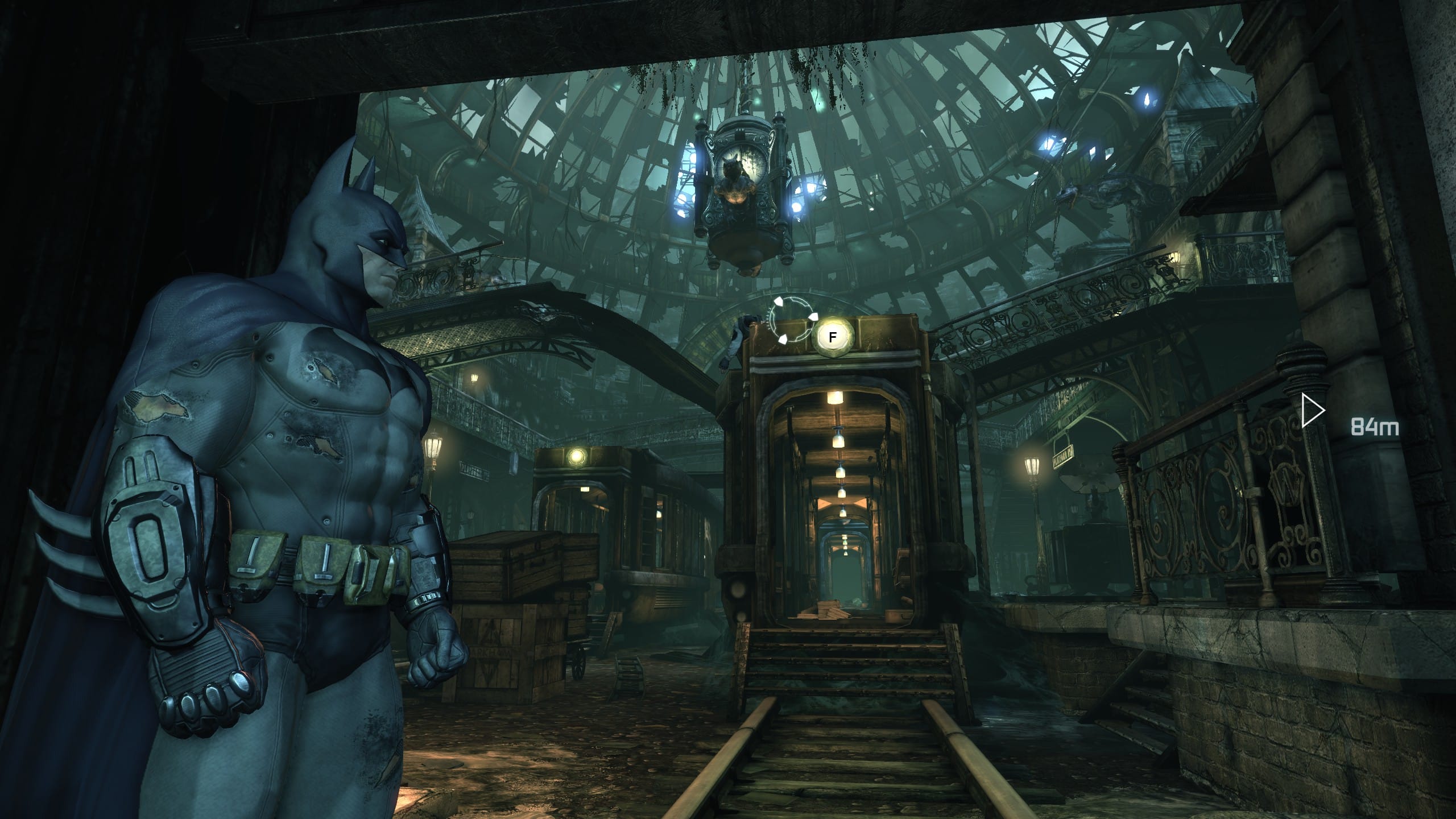Select the upper-left reticle arrow segment
Screen dimensions: 1456x819
[779, 303]
